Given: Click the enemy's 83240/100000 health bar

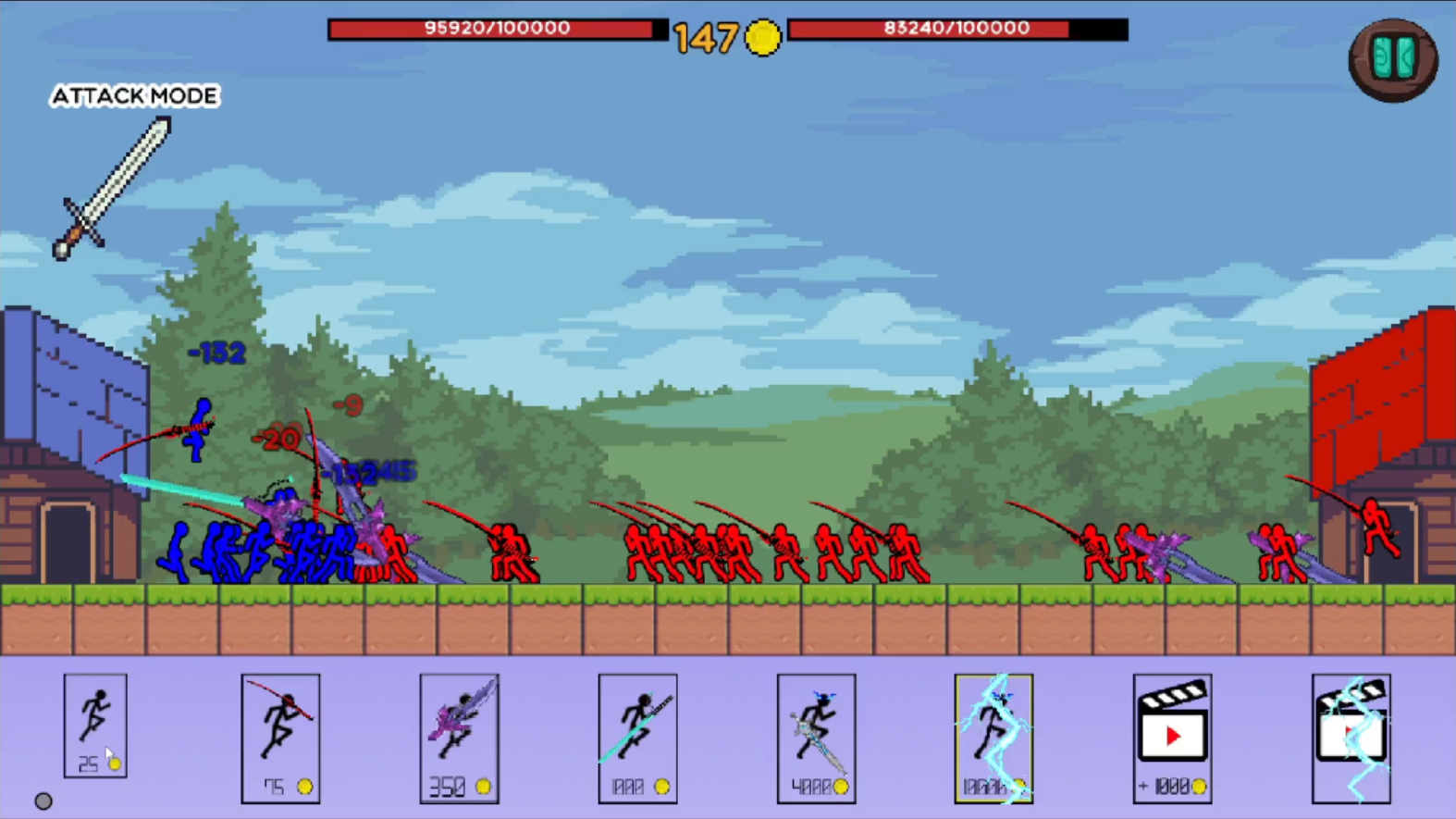Looking at the screenshot, I should pyautogui.click(x=957, y=28).
